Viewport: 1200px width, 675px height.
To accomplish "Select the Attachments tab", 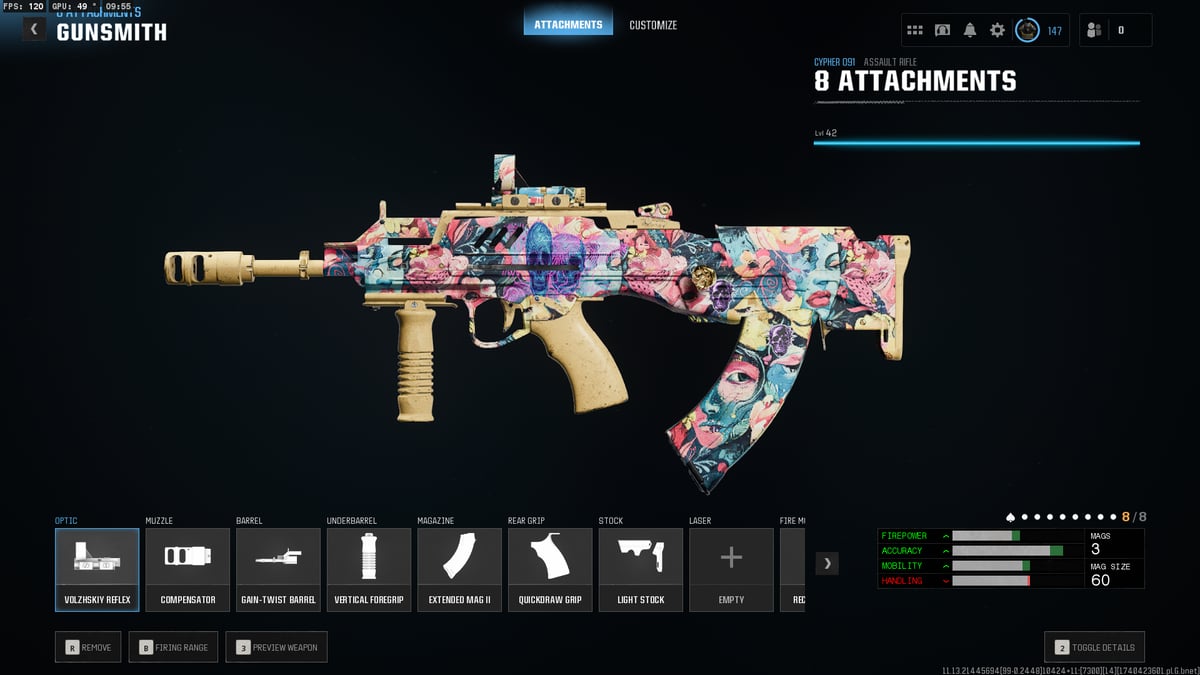I will coord(568,25).
